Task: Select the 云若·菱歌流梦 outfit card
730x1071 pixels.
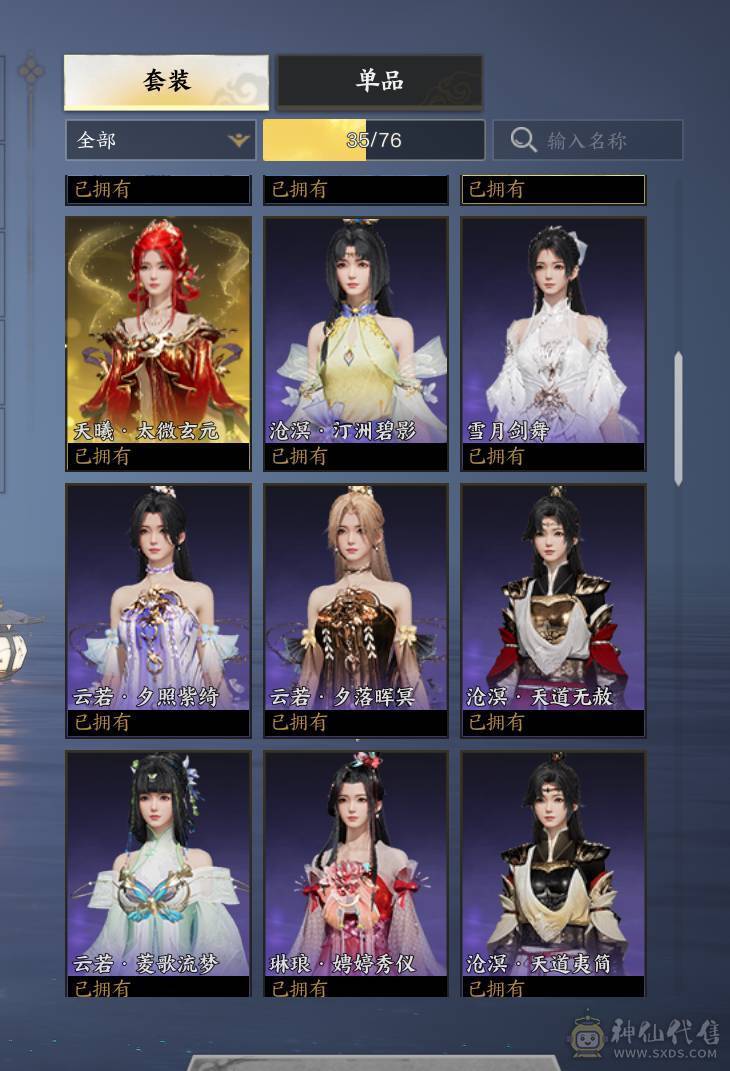Action: (x=158, y=868)
